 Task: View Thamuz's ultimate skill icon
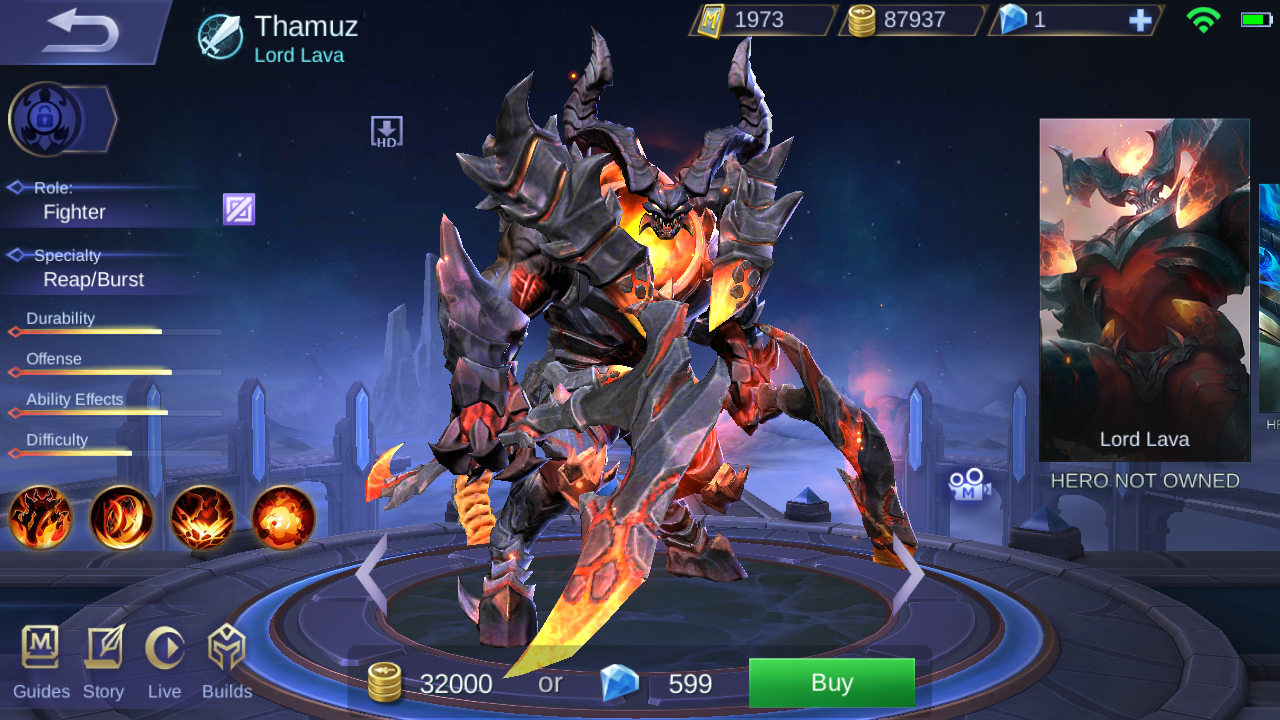point(283,519)
